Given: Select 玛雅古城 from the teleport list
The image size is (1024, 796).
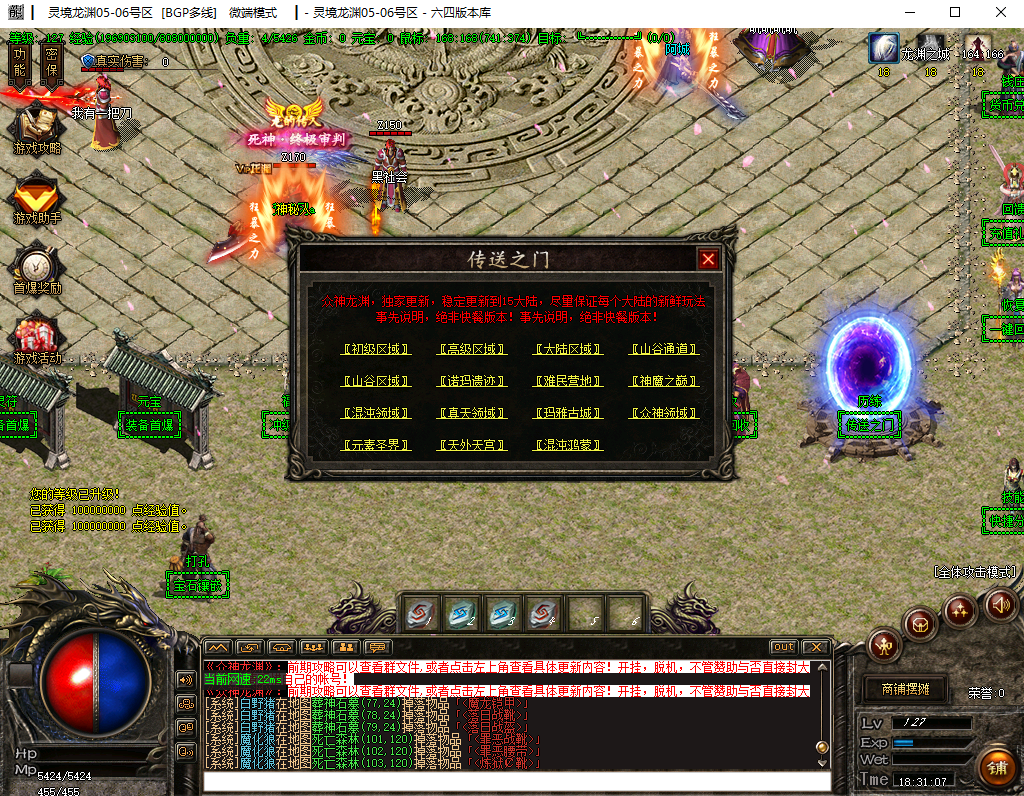Looking at the screenshot, I should tap(568, 413).
